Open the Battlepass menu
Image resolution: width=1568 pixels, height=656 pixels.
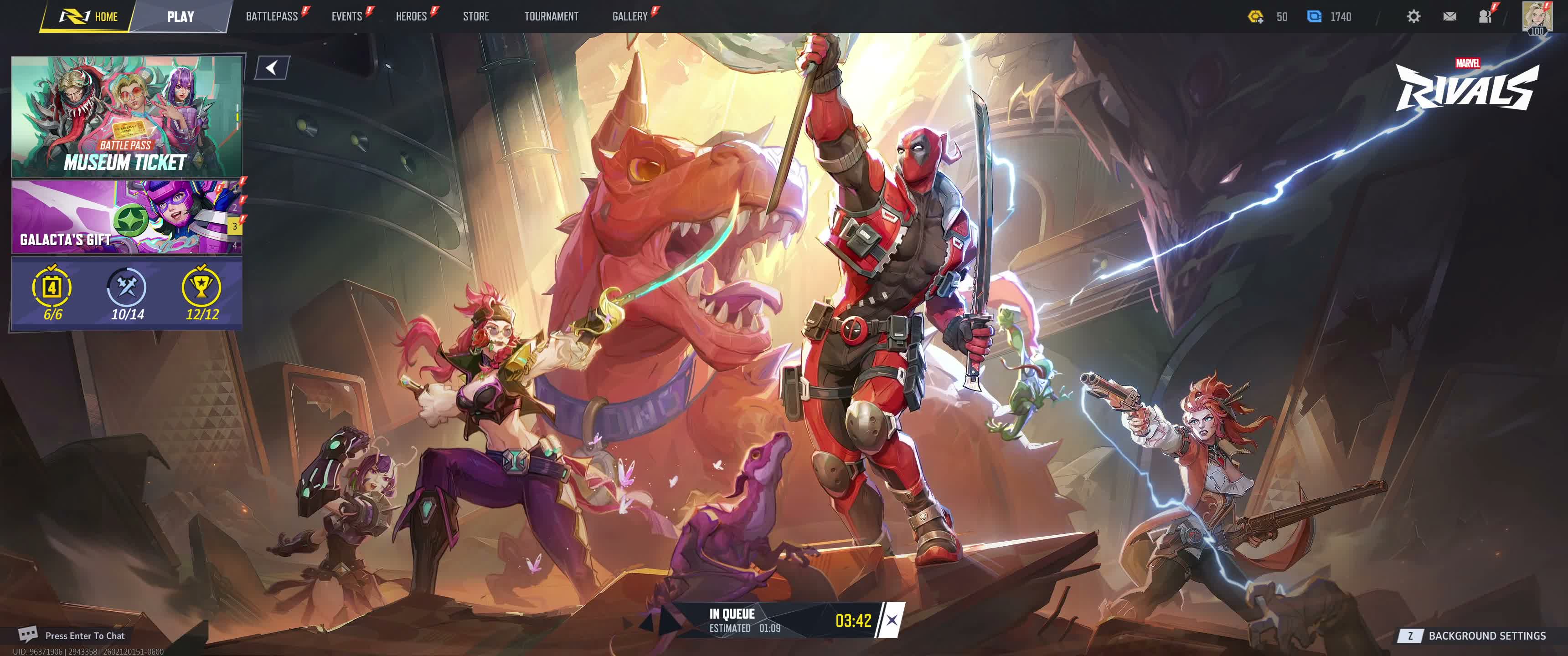click(x=272, y=16)
